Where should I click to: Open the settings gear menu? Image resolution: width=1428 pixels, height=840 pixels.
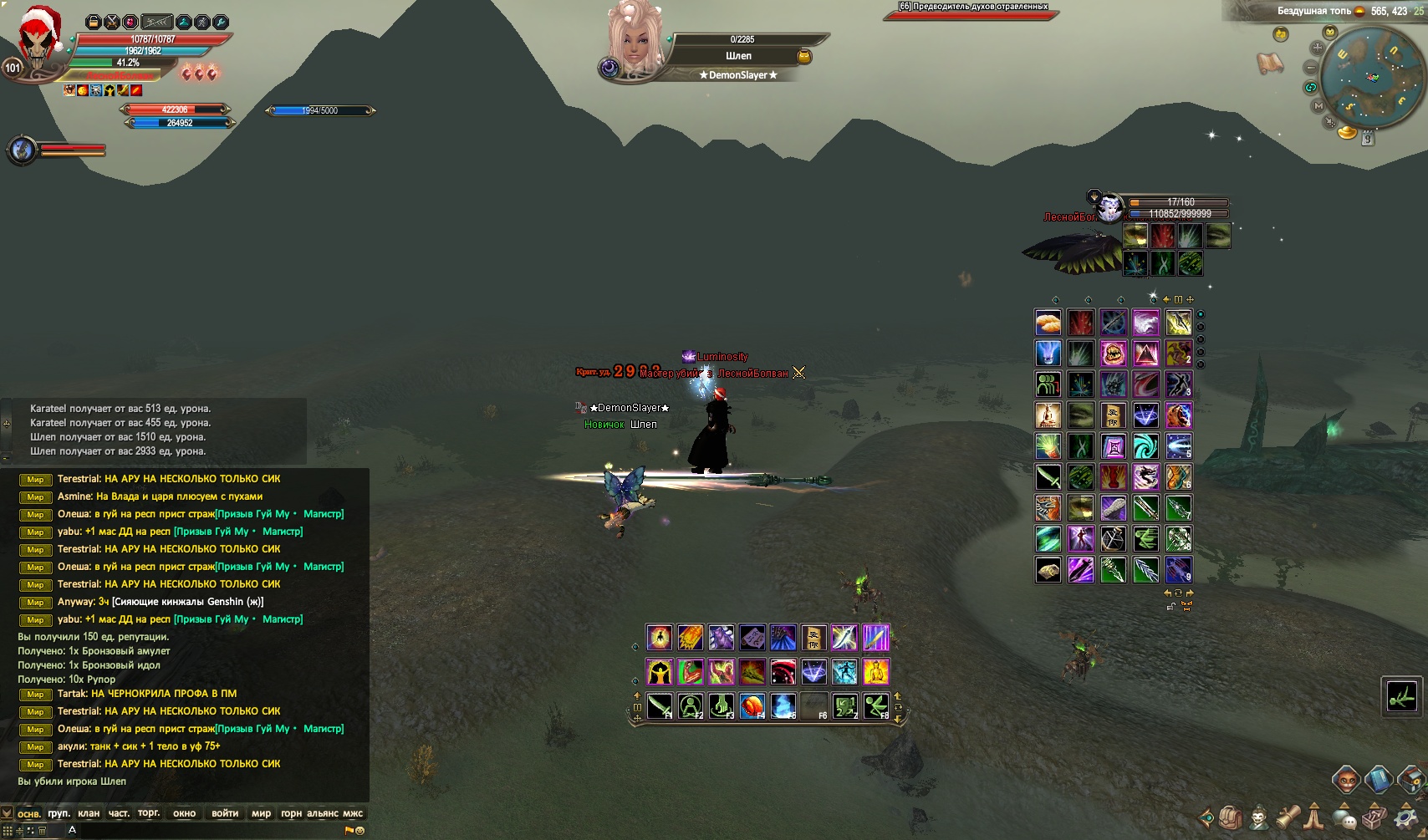(x=1405, y=817)
